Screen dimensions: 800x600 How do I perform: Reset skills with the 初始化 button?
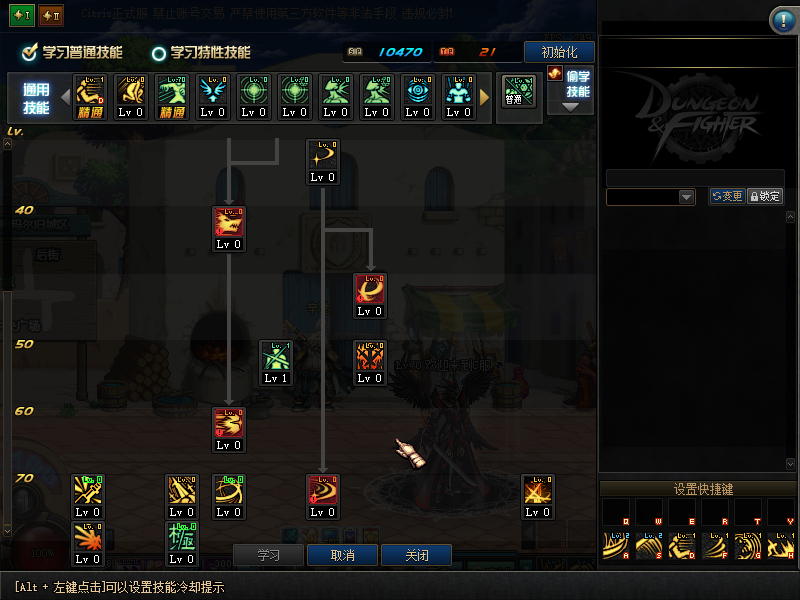click(559, 52)
